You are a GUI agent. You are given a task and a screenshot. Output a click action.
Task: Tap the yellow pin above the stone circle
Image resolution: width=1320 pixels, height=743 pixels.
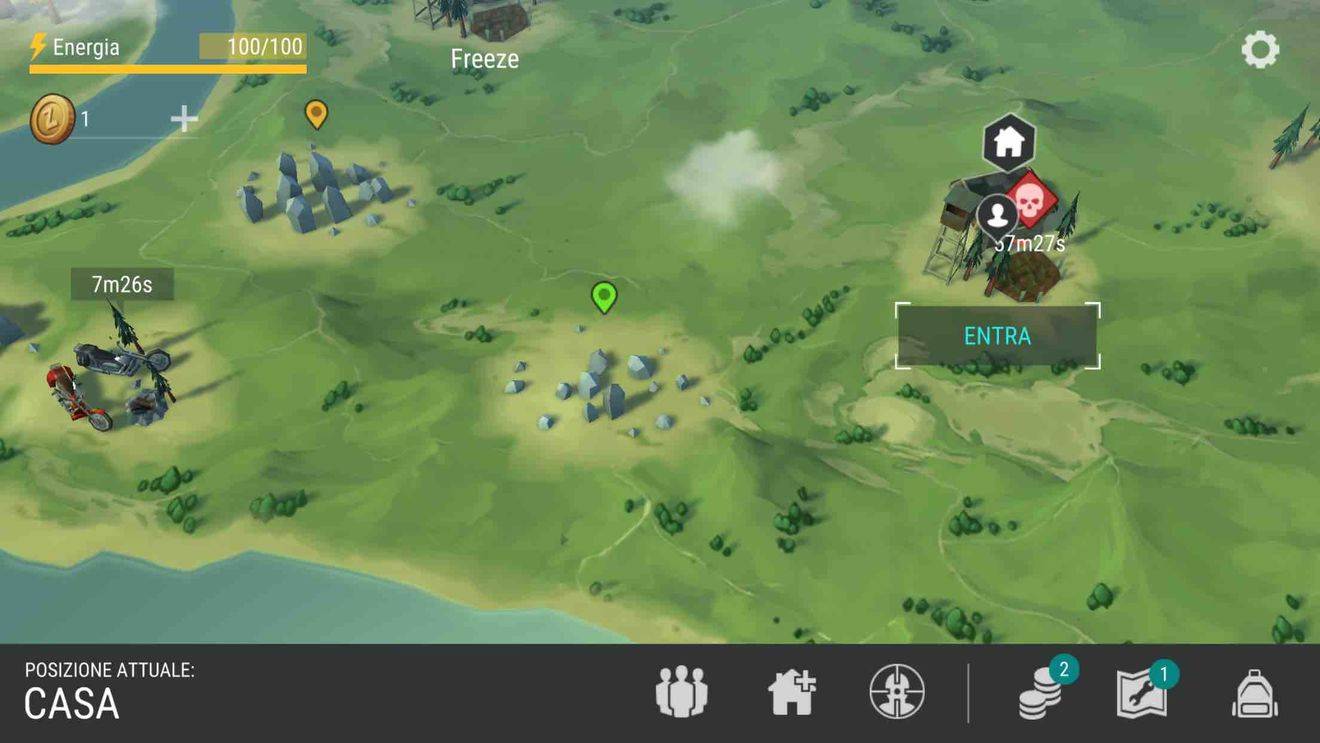tap(317, 115)
